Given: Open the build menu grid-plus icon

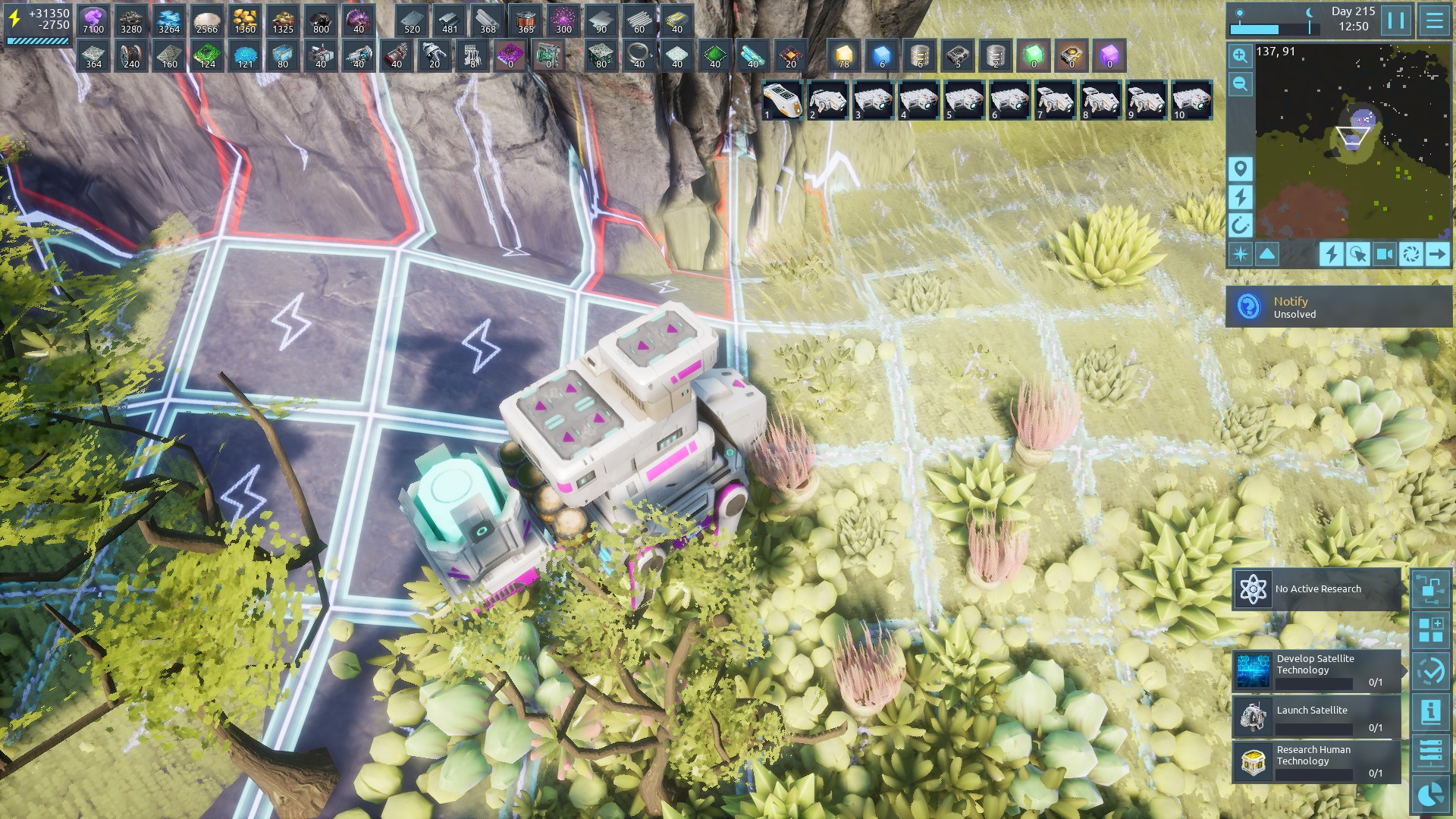Looking at the screenshot, I should [x=1431, y=630].
